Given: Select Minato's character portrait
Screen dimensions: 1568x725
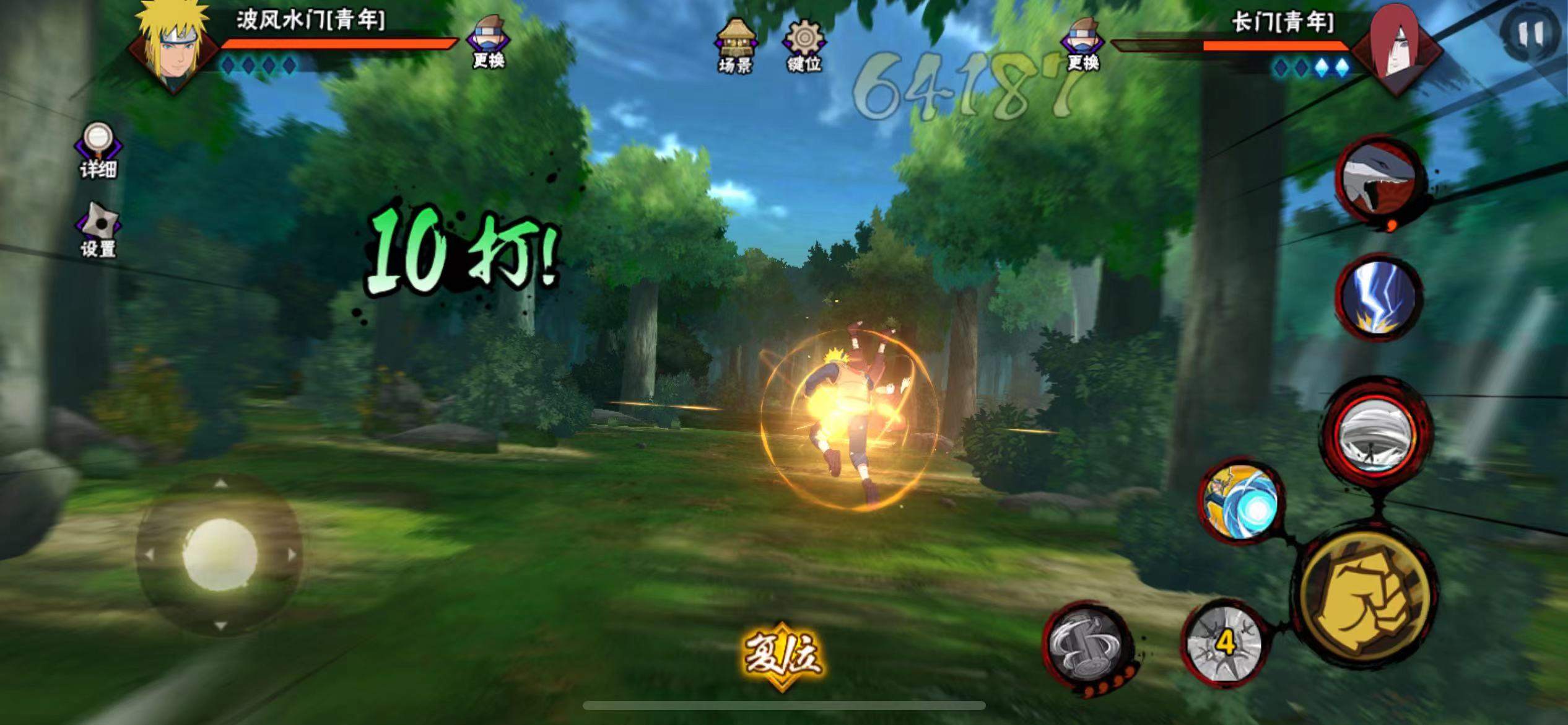Looking at the screenshot, I should 172,46.
